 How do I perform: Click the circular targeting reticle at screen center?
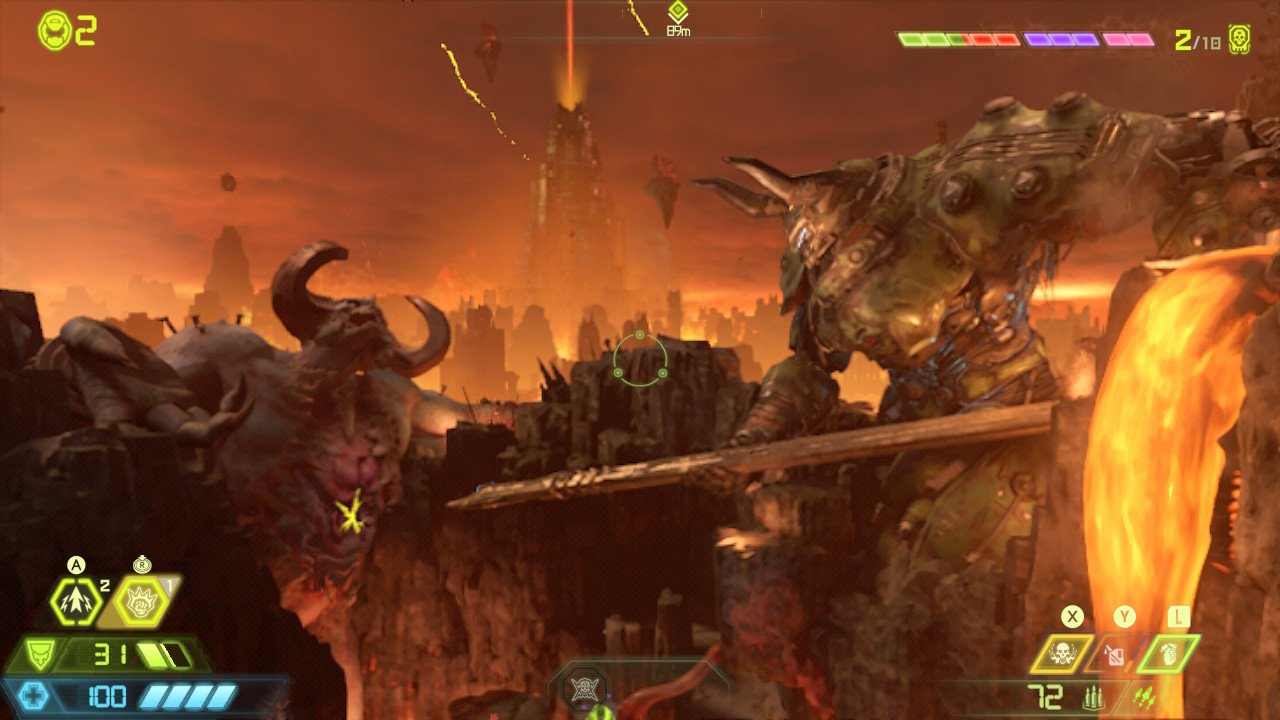click(x=640, y=360)
